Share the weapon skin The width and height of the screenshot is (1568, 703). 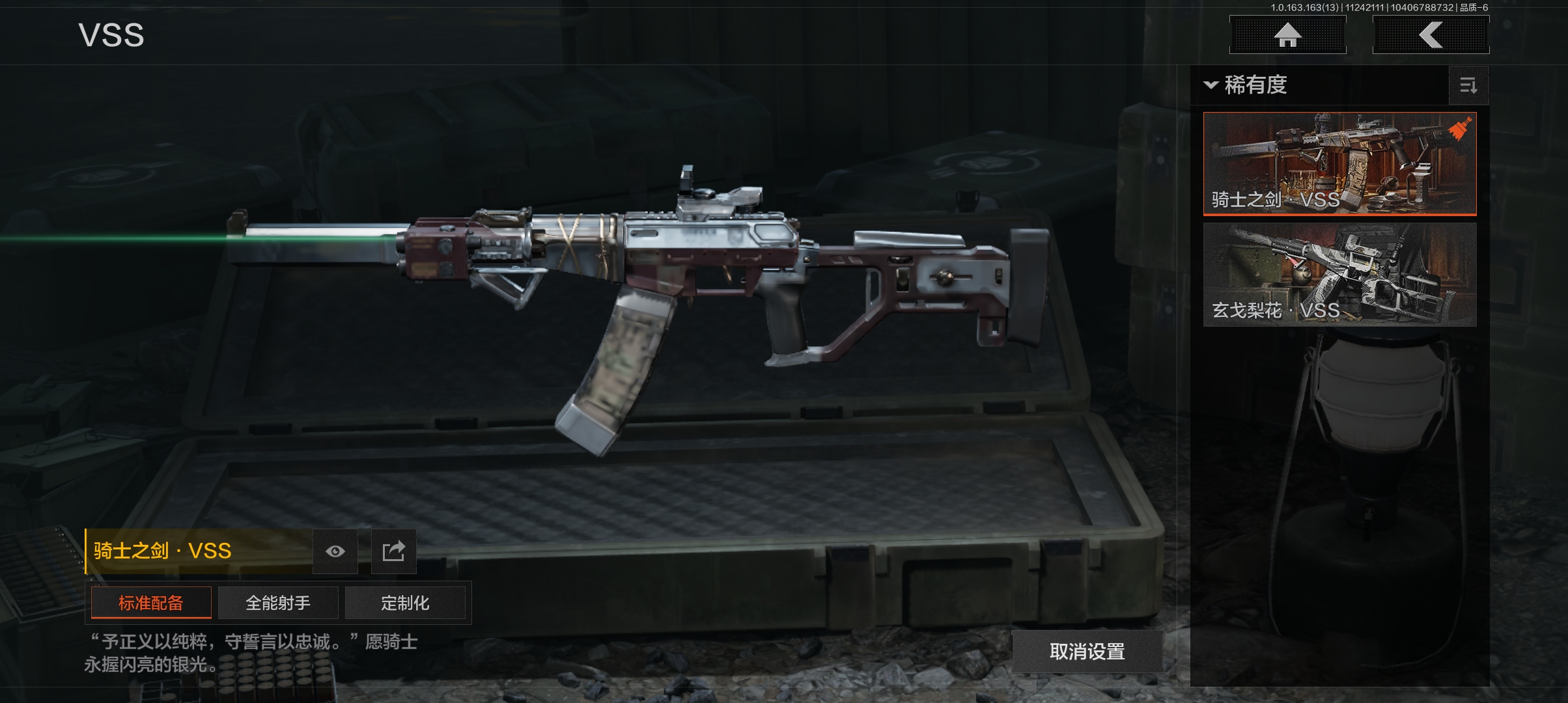393,551
